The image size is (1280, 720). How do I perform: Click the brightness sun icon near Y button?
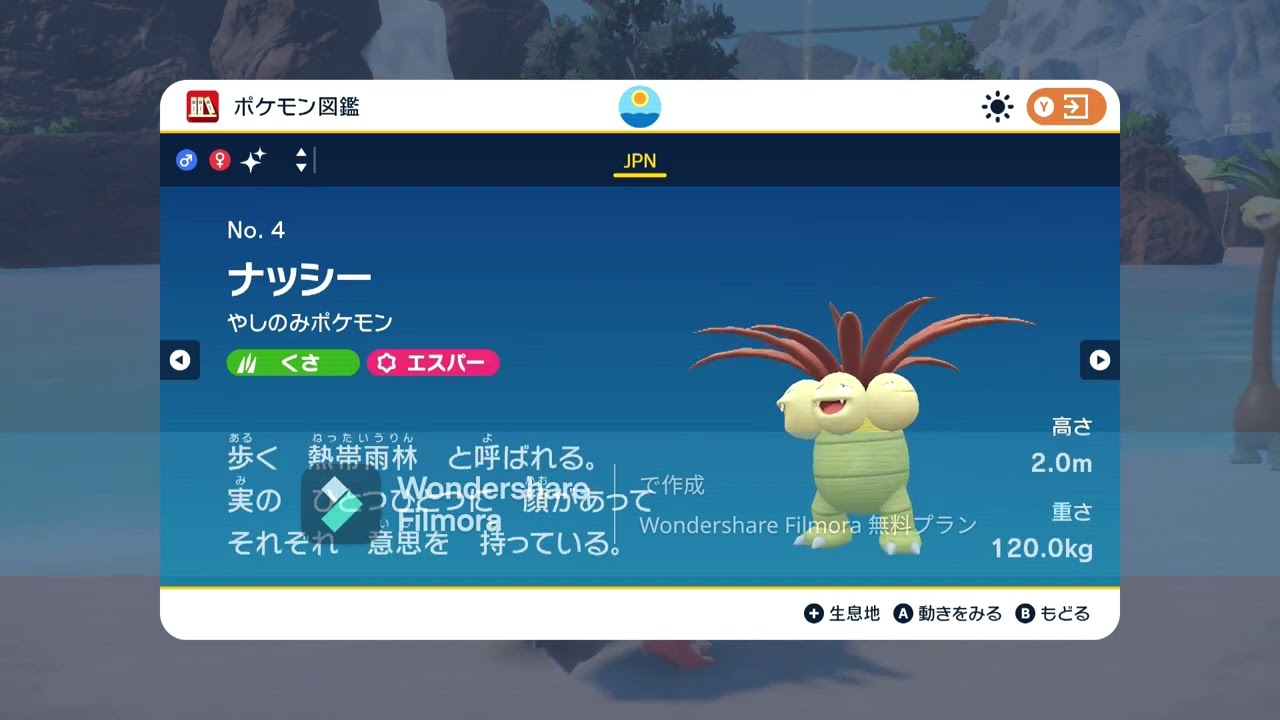(x=996, y=106)
